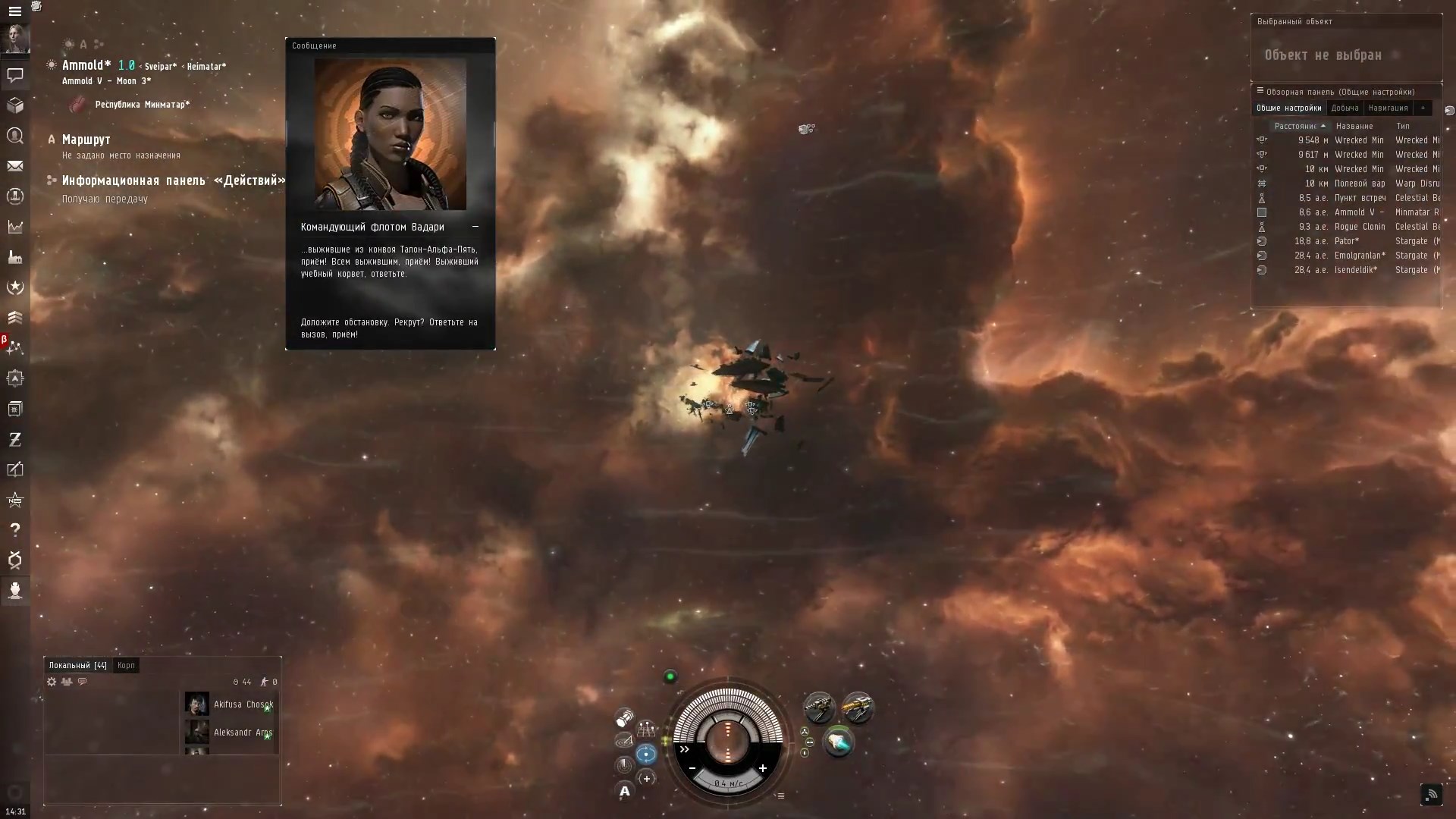Click the >> full speed button
The width and height of the screenshot is (1456, 819).
click(684, 749)
